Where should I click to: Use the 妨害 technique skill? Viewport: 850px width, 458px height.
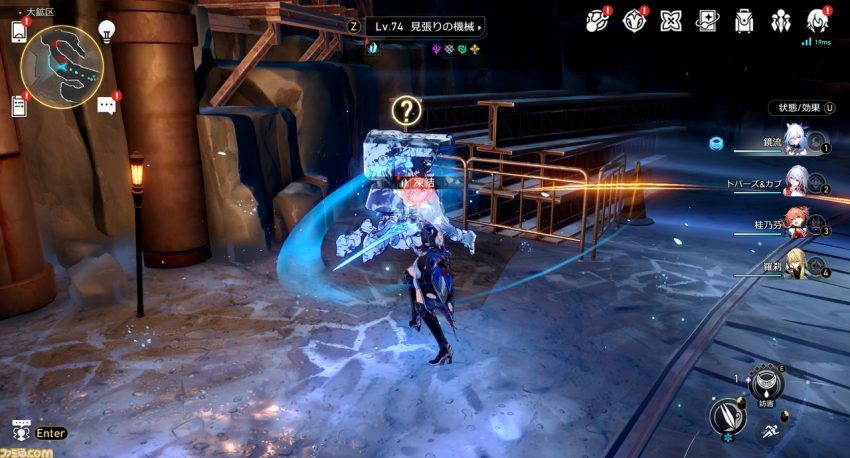(x=768, y=381)
